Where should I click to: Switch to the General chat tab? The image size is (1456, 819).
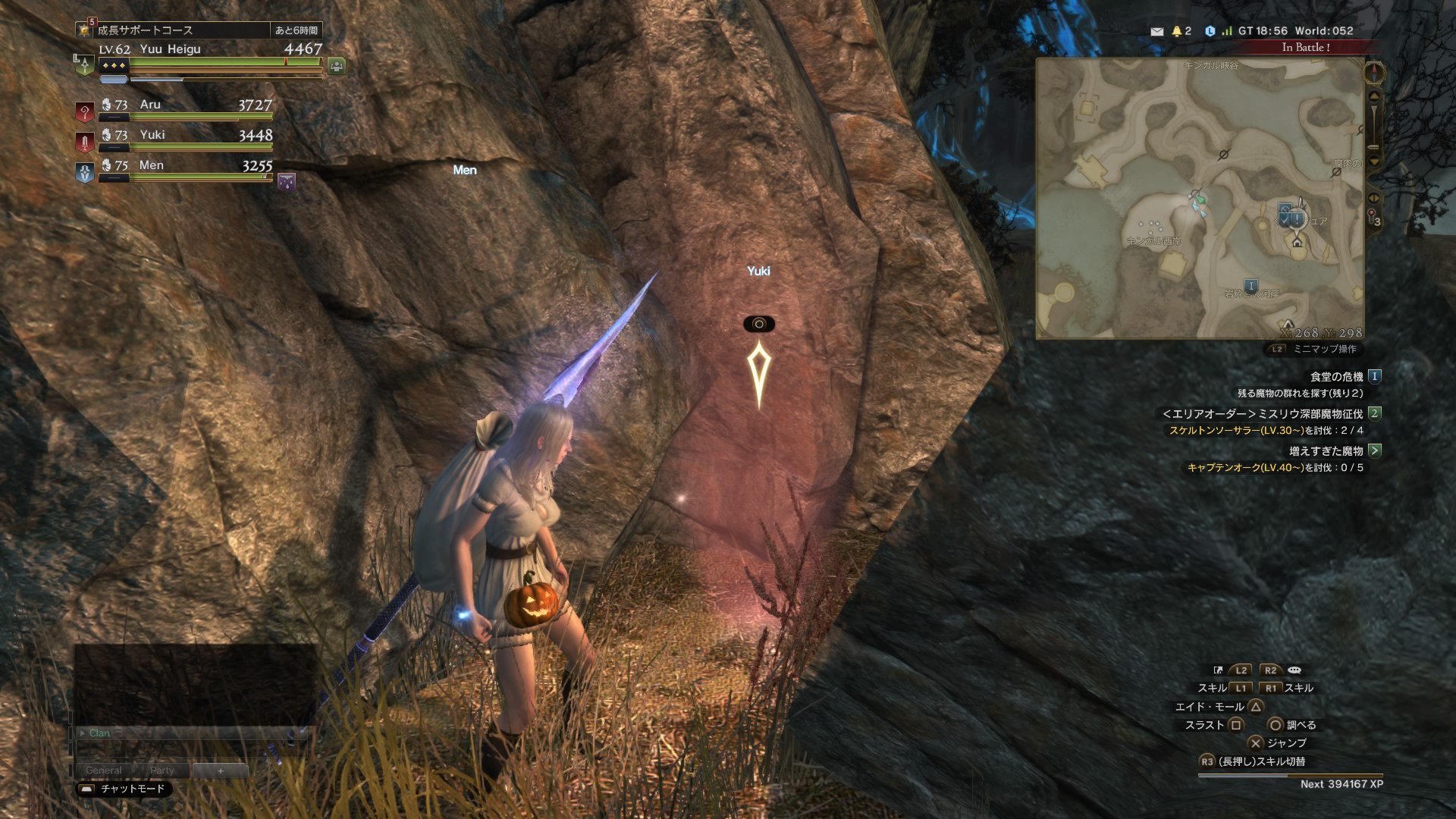click(x=103, y=770)
